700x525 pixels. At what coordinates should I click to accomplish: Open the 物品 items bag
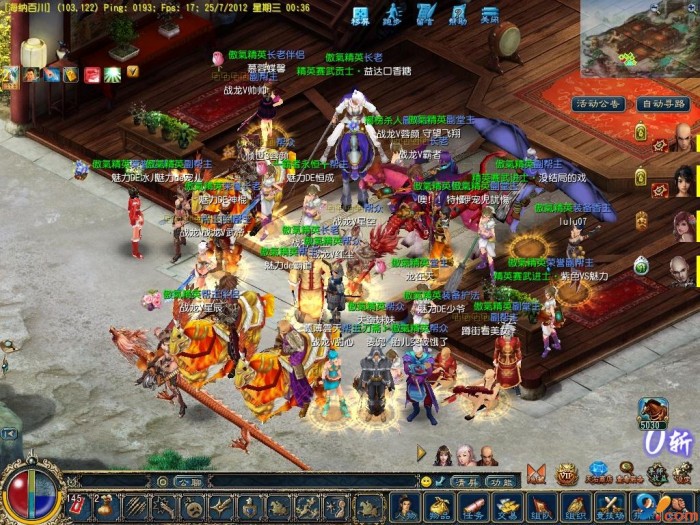(x=438, y=505)
